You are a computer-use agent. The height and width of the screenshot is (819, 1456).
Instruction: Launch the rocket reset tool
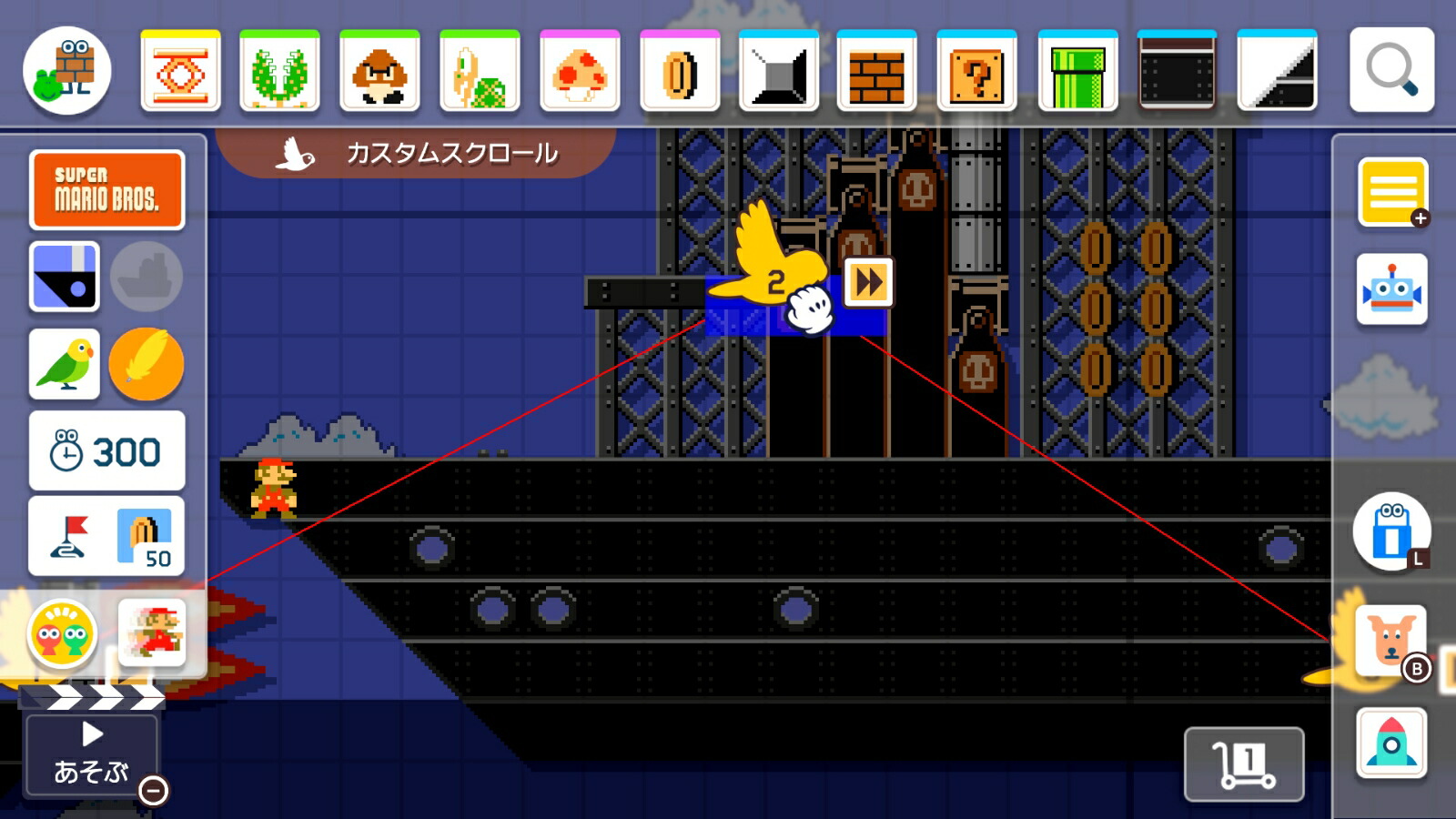coord(1391,743)
